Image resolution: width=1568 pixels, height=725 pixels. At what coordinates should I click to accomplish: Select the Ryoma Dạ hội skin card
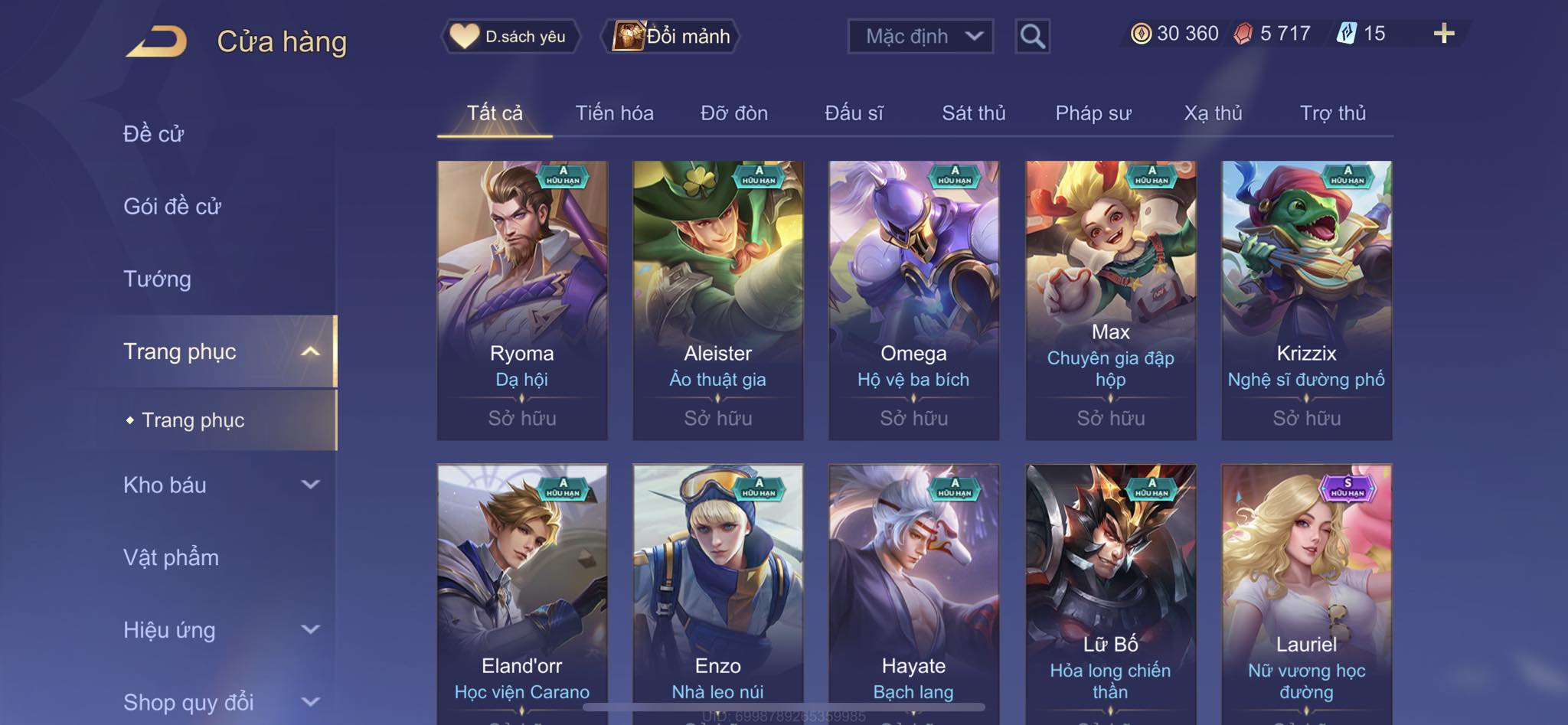click(x=522, y=299)
